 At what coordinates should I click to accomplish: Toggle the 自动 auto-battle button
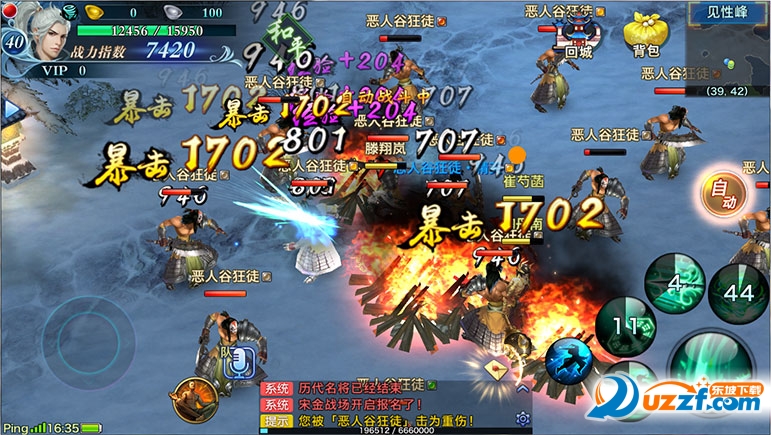coord(722,192)
